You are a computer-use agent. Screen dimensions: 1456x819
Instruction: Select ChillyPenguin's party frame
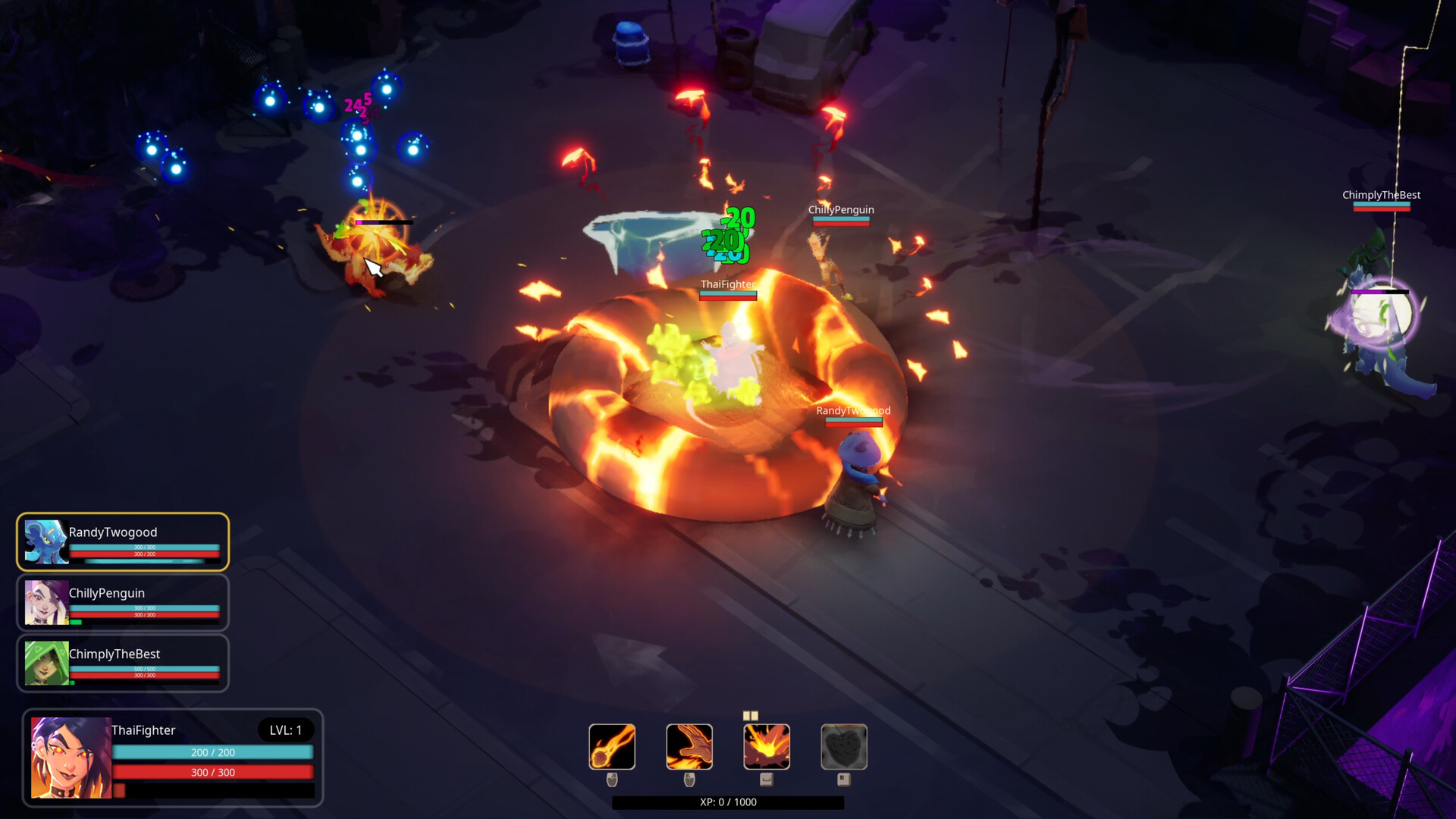tap(123, 603)
